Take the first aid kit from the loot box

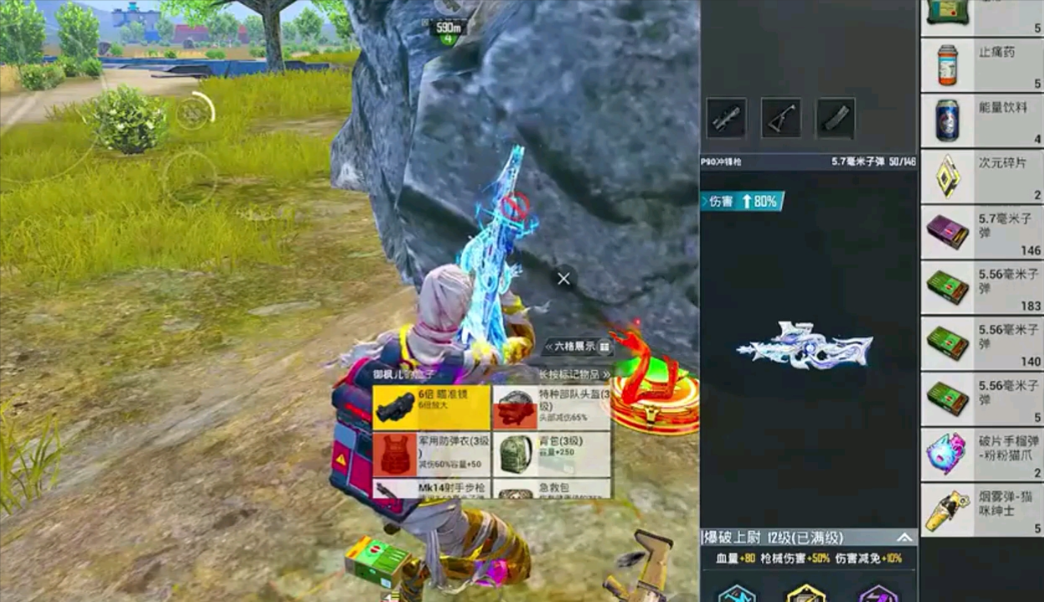(551, 491)
